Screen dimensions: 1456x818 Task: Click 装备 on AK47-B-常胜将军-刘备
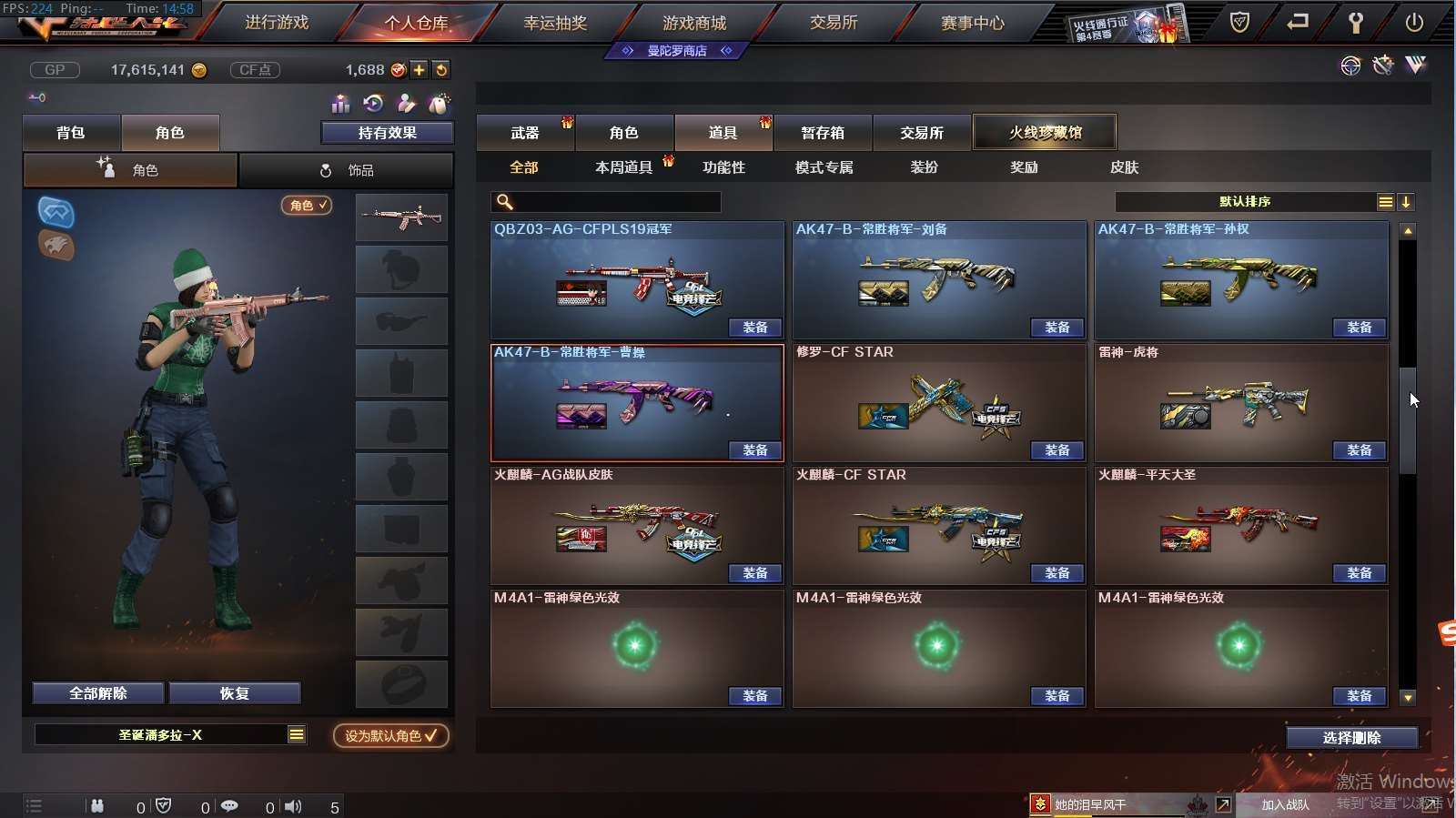[x=1057, y=328]
